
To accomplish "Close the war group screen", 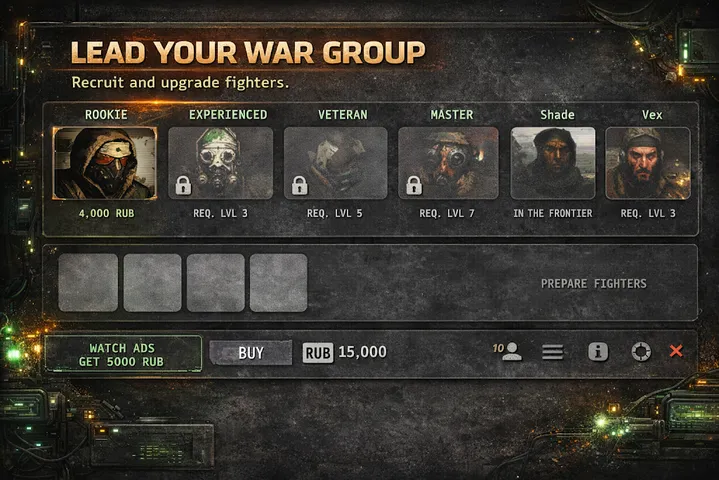I will click(x=676, y=352).
